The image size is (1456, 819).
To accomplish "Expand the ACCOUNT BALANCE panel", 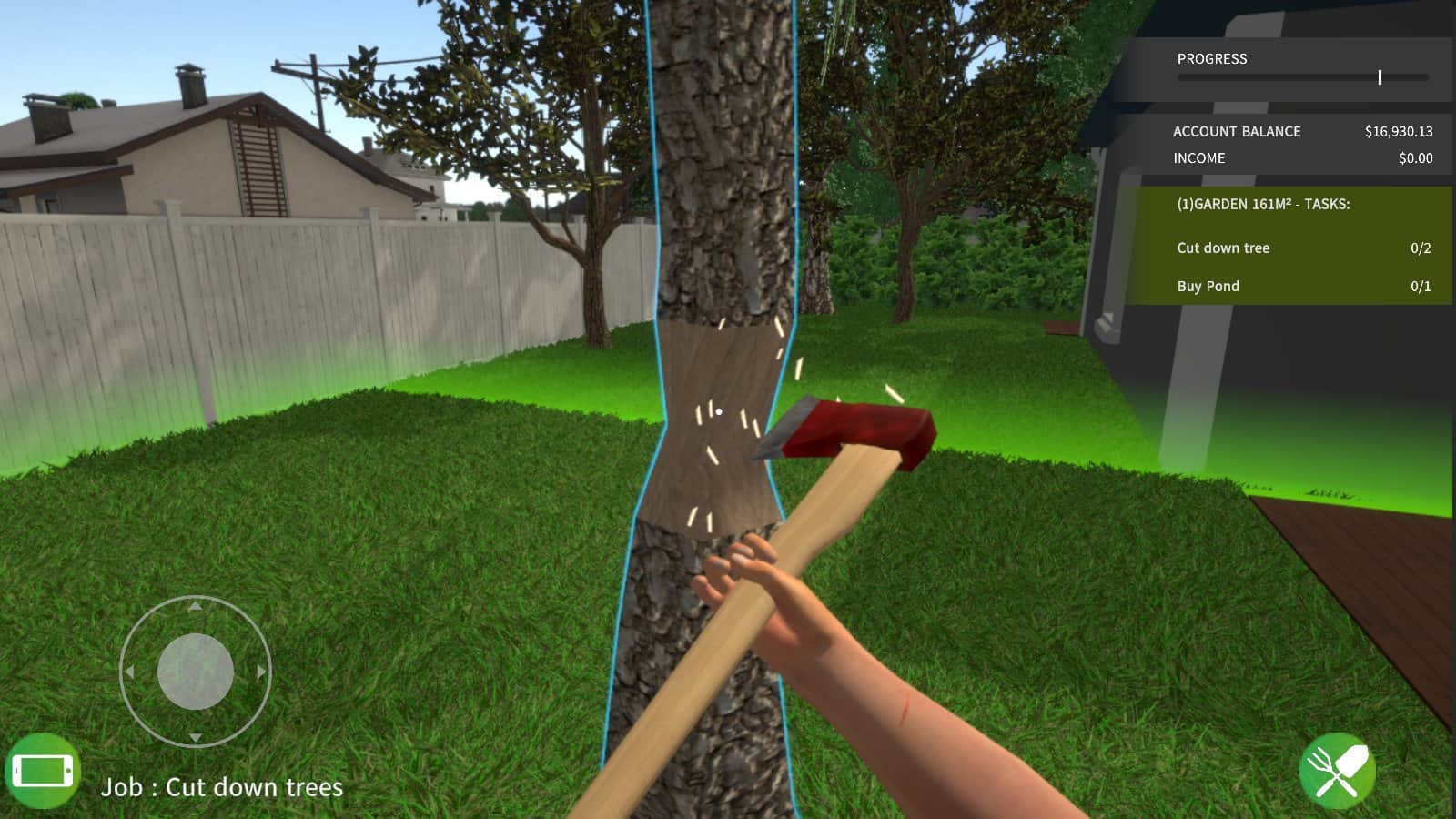I will pos(1238,131).
